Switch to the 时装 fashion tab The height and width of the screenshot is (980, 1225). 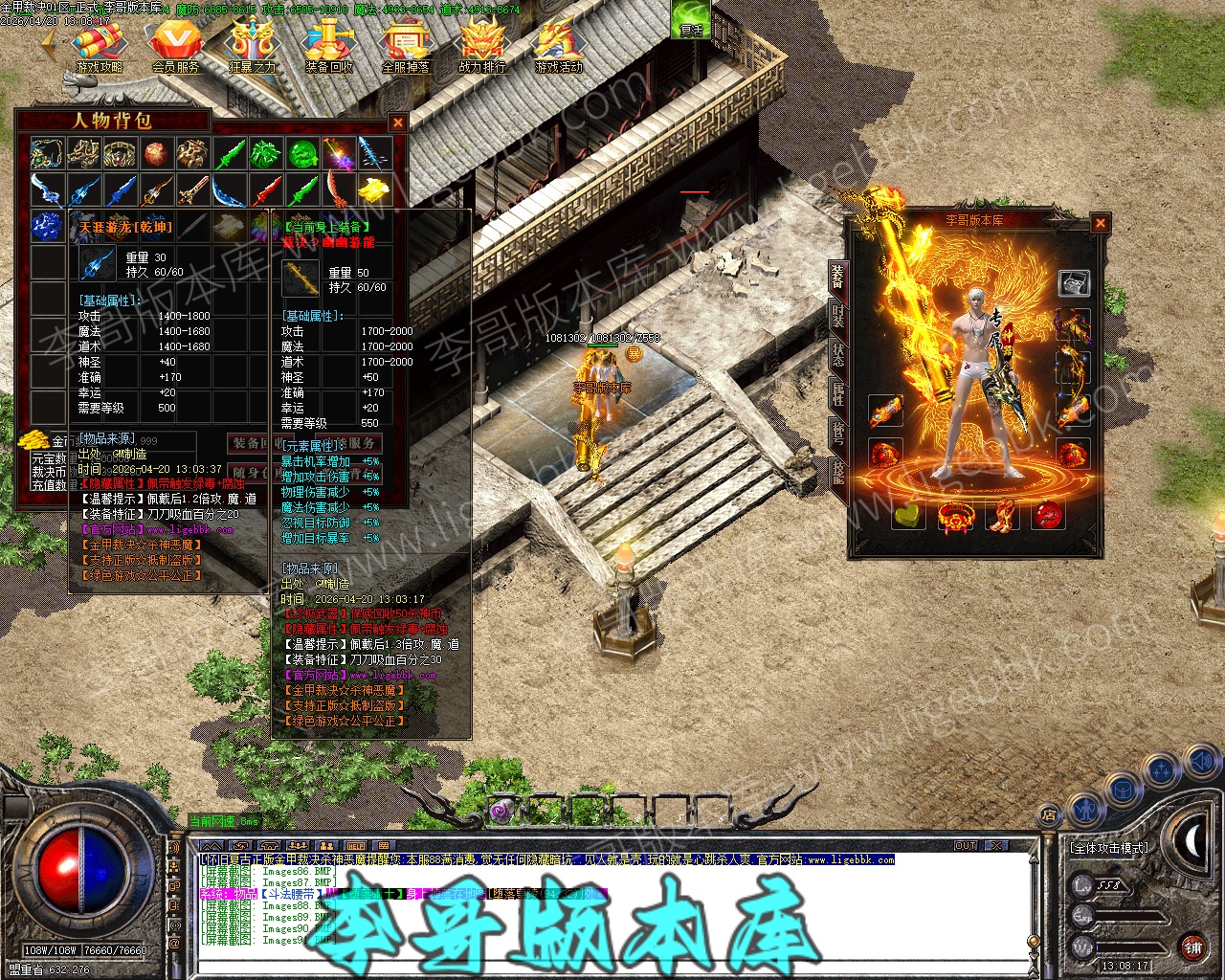(x=837, y=315)
